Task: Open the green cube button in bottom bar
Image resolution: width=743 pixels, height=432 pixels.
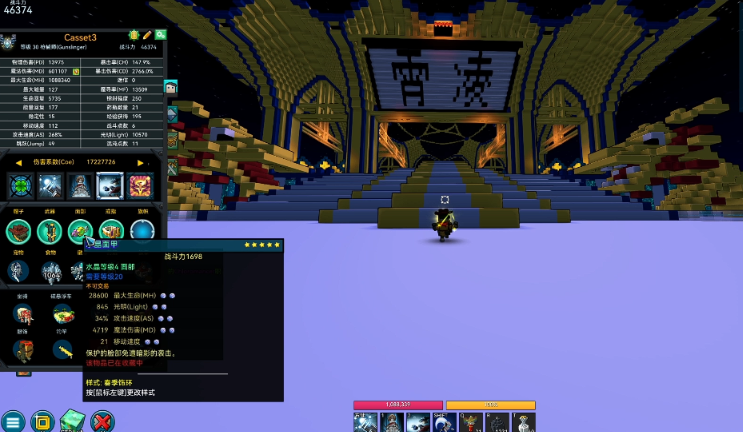Action: [x=72, y=421]
